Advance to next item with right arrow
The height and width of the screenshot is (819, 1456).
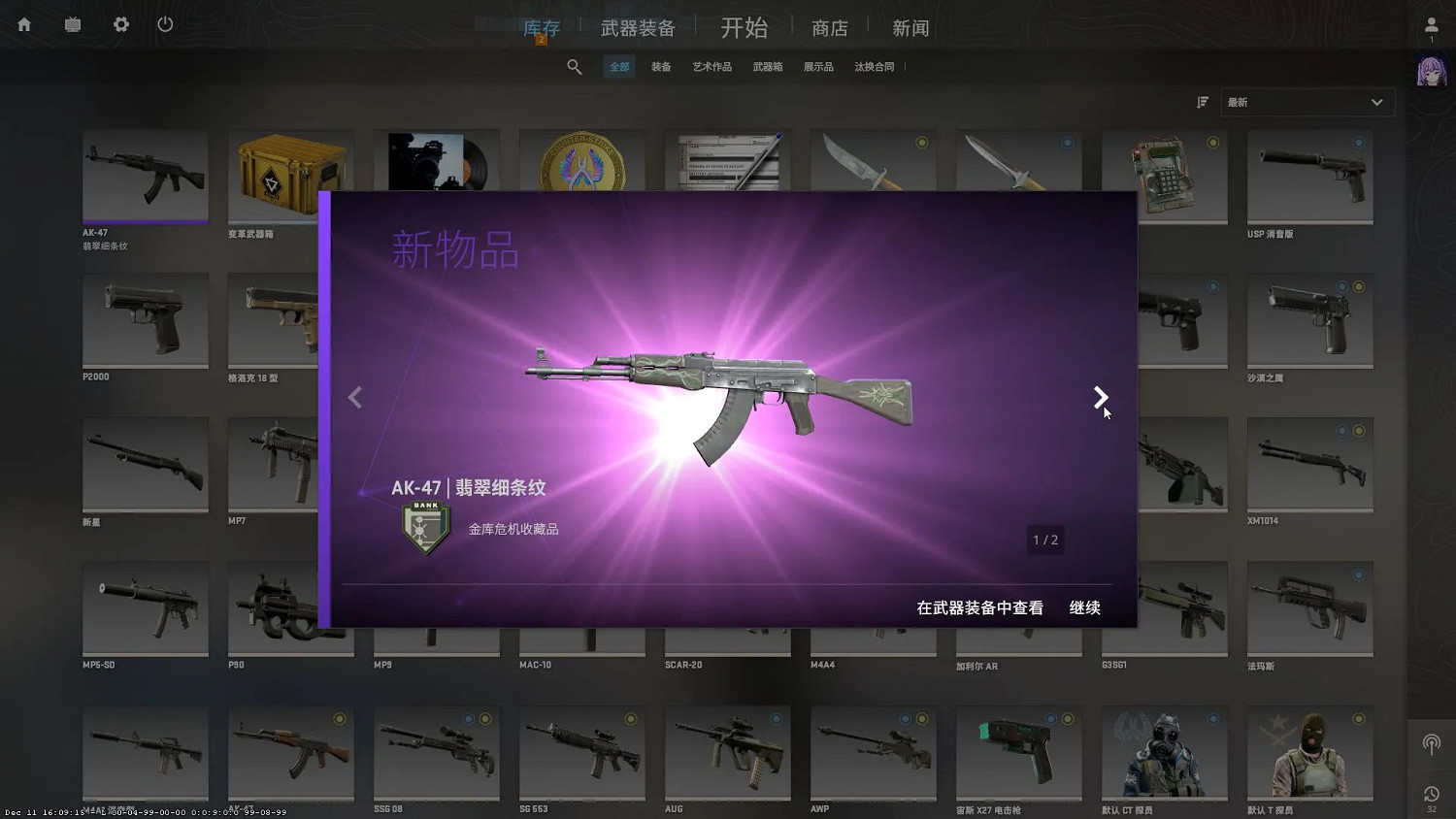[x=1101, y=398]
